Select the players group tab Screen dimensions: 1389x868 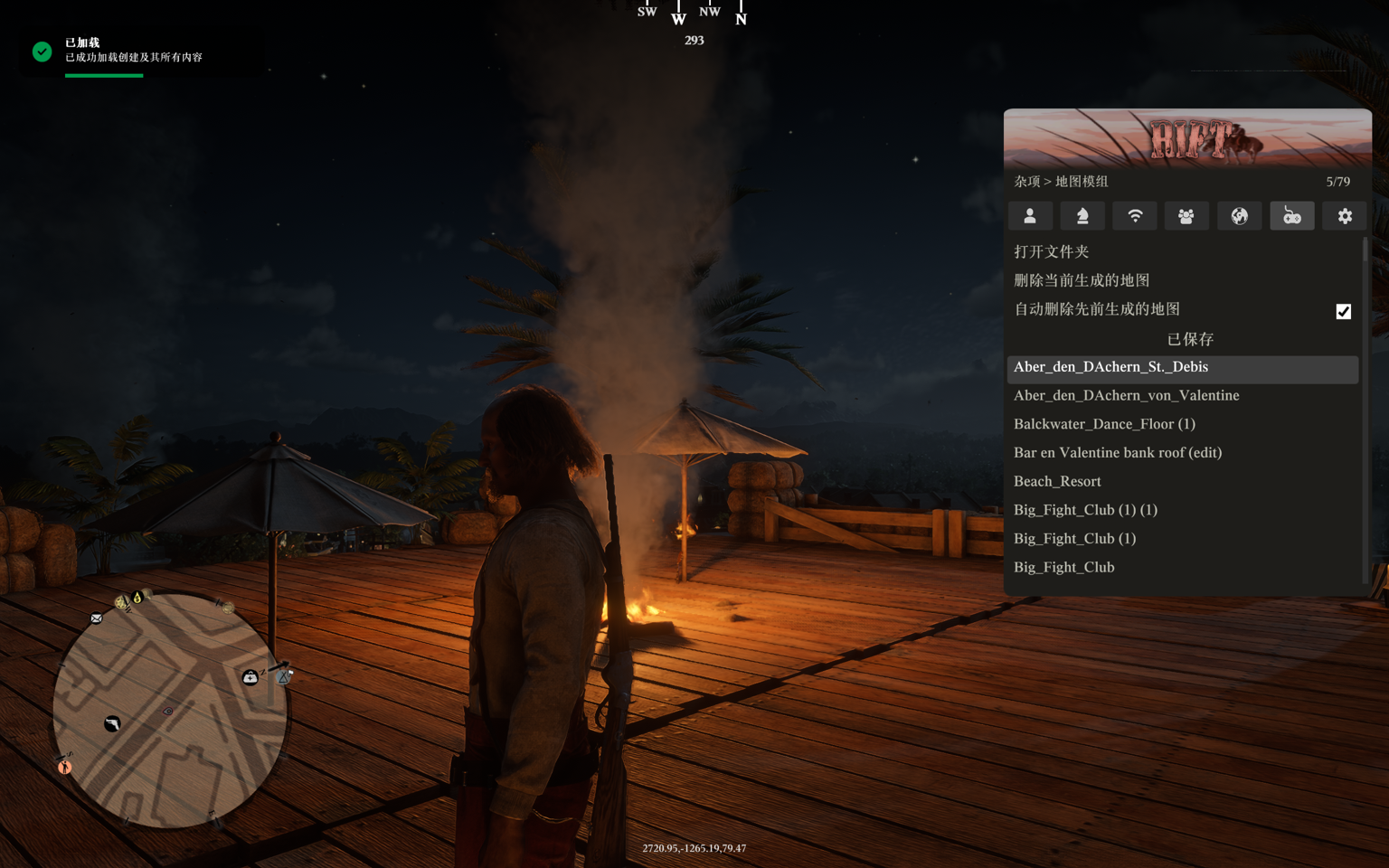pos(1186,216)
